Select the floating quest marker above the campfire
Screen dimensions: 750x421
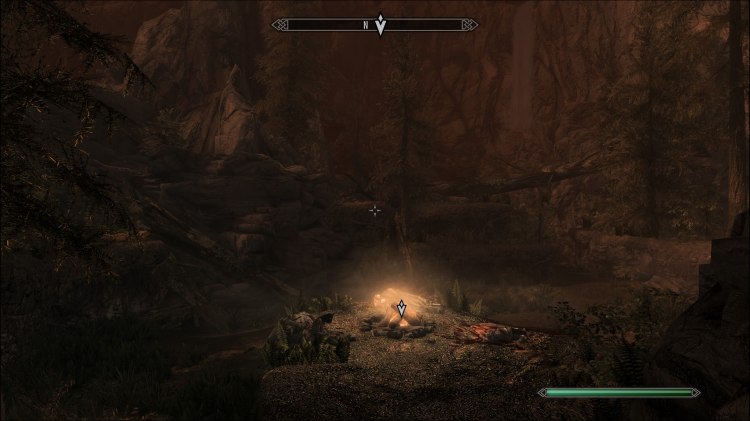tap(401, 307)
